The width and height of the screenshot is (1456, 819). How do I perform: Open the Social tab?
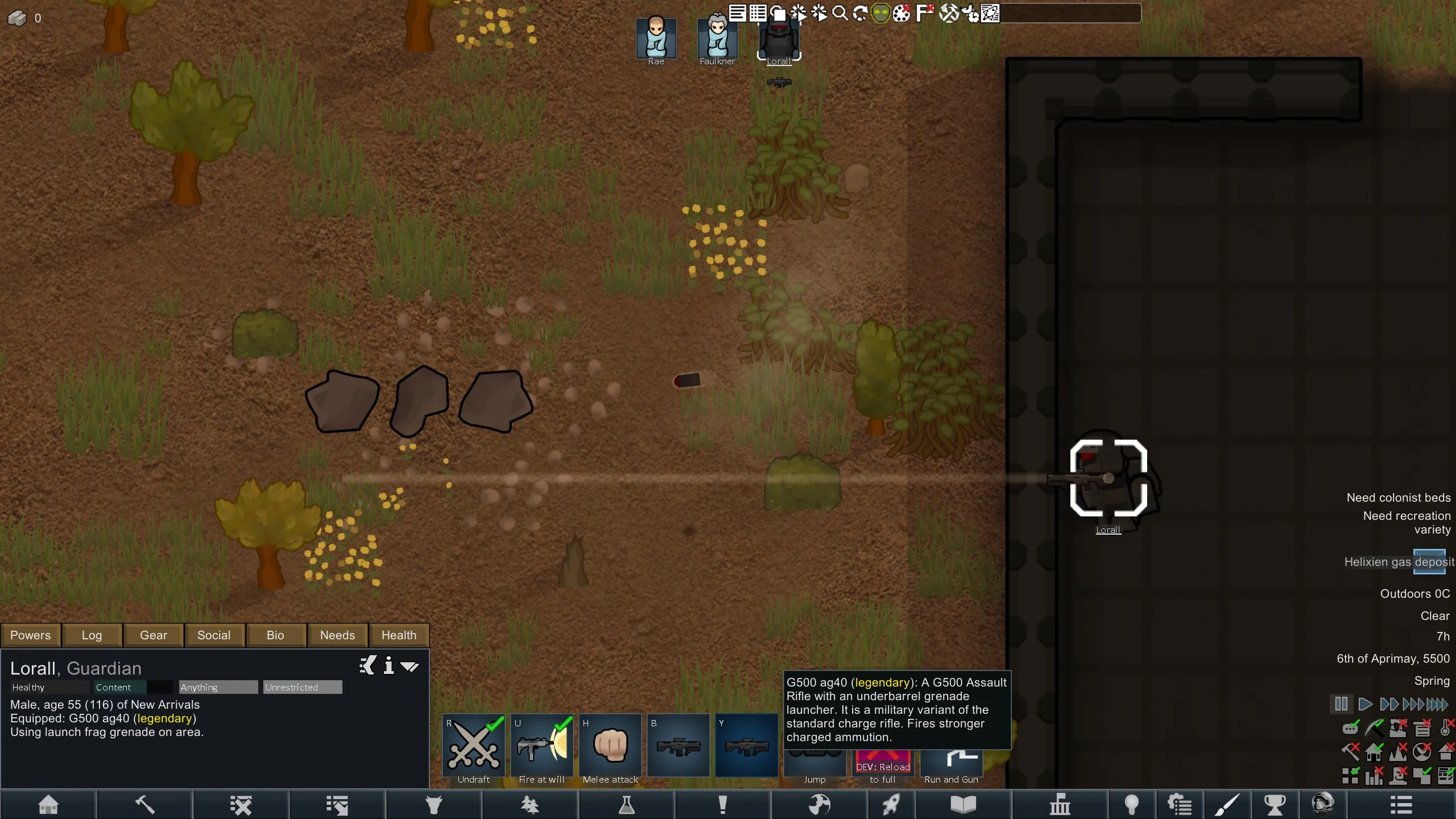214,635
